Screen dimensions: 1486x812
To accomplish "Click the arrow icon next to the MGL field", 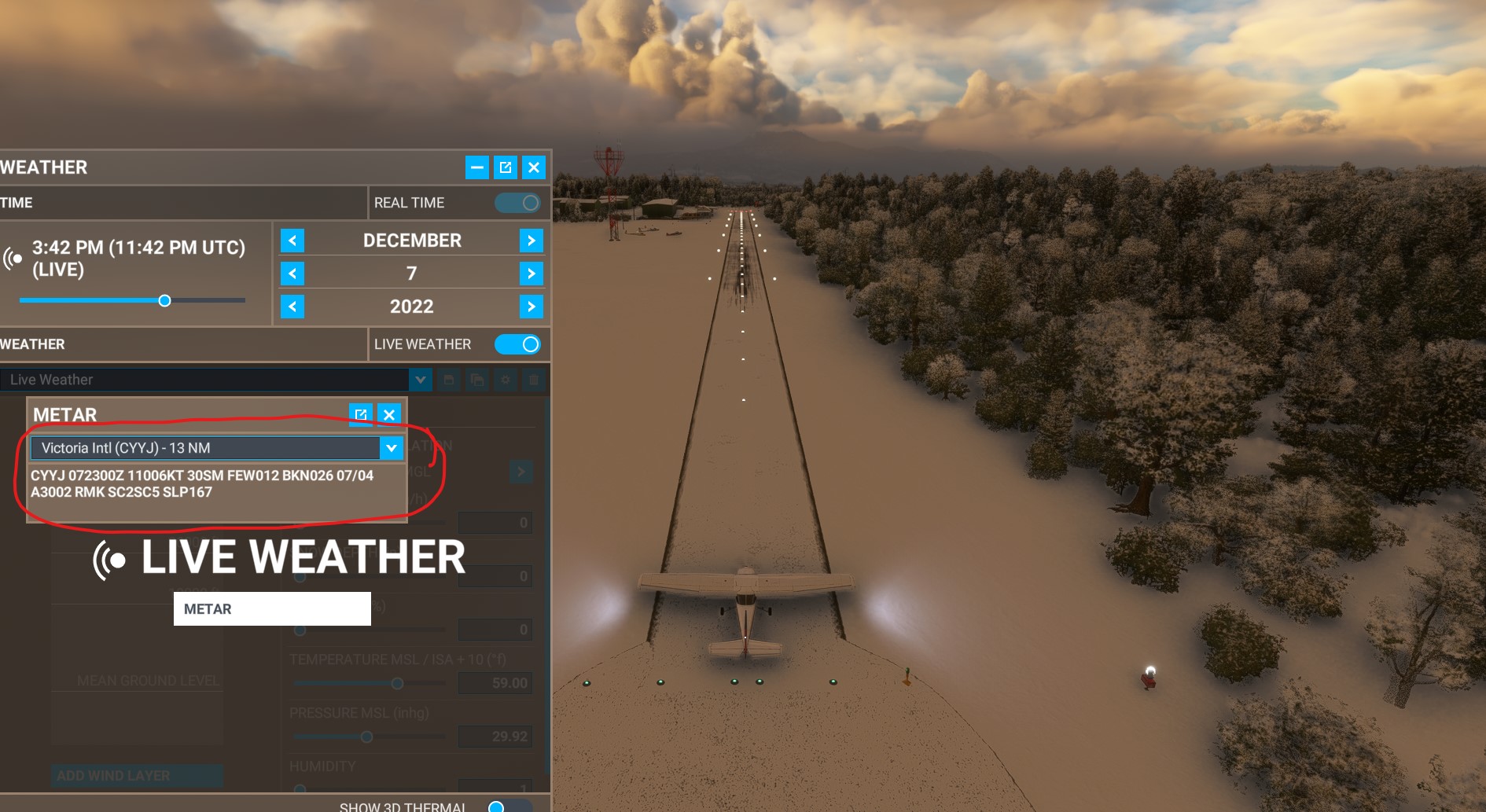I will pyautogui.click(x=520, y=472).
